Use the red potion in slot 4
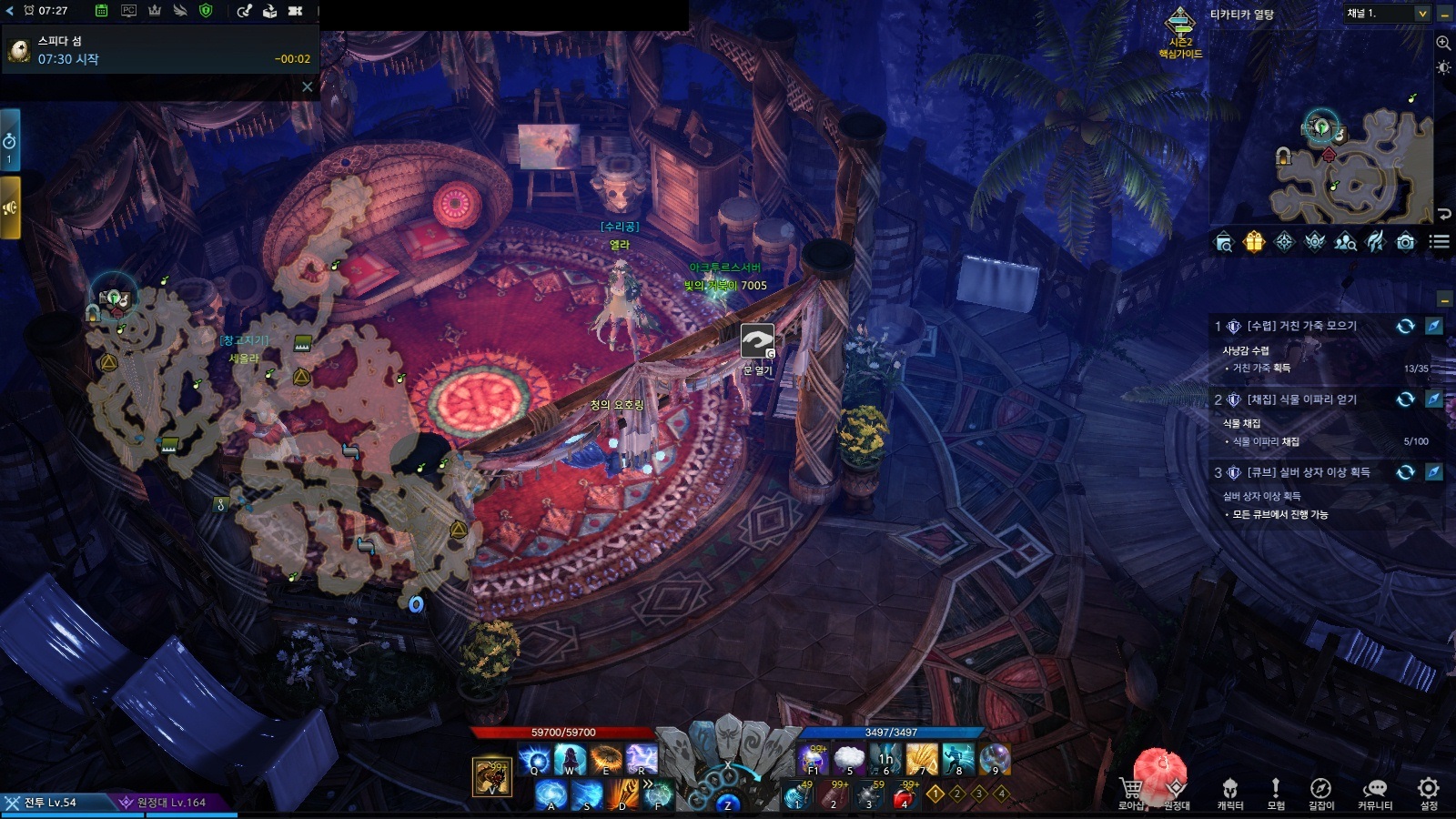The width and height of the screenshot is (1456, 819). pos(903,796)
